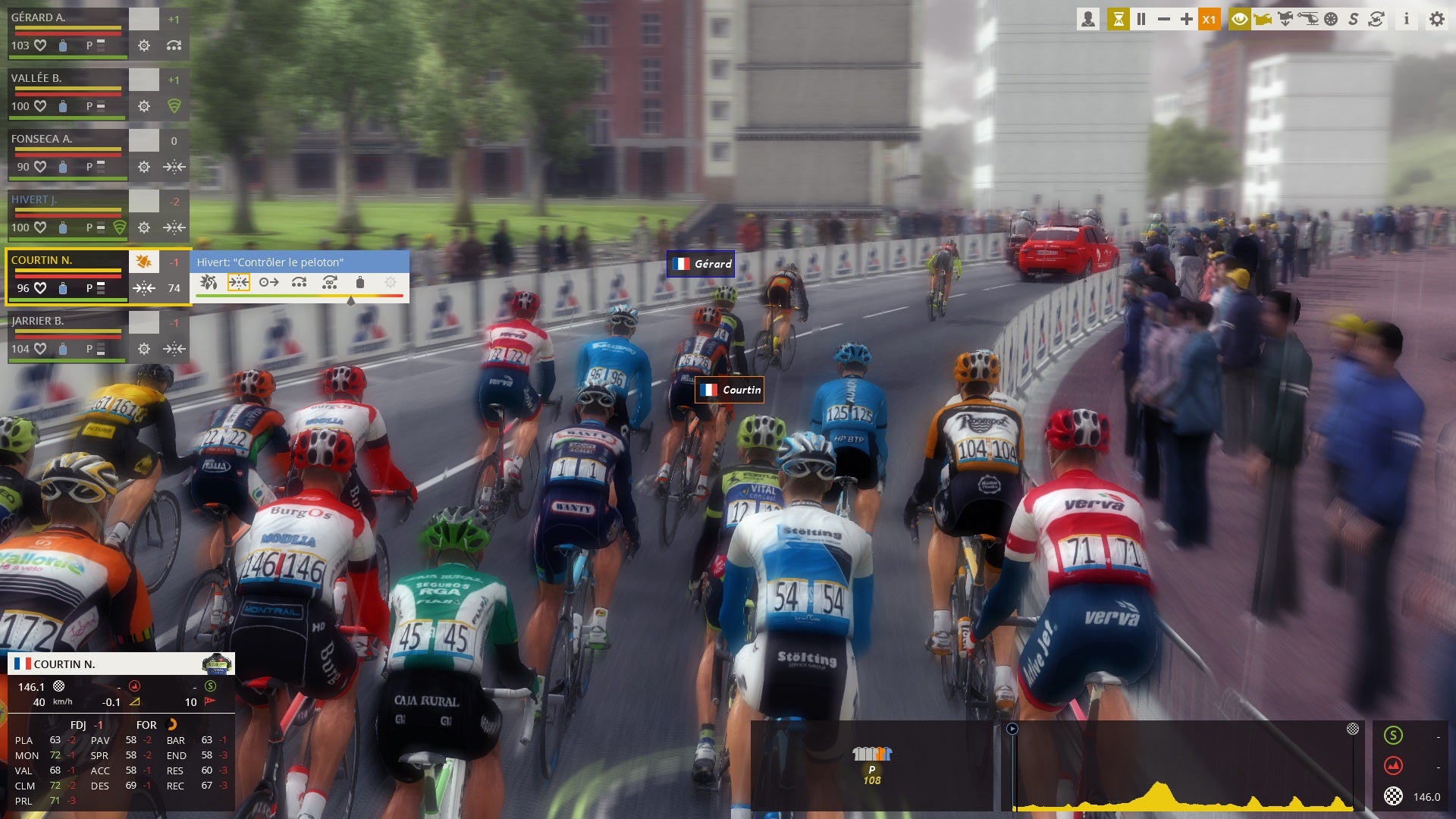
Task: Select the water bottle fetch order
Action: [360, 282]
